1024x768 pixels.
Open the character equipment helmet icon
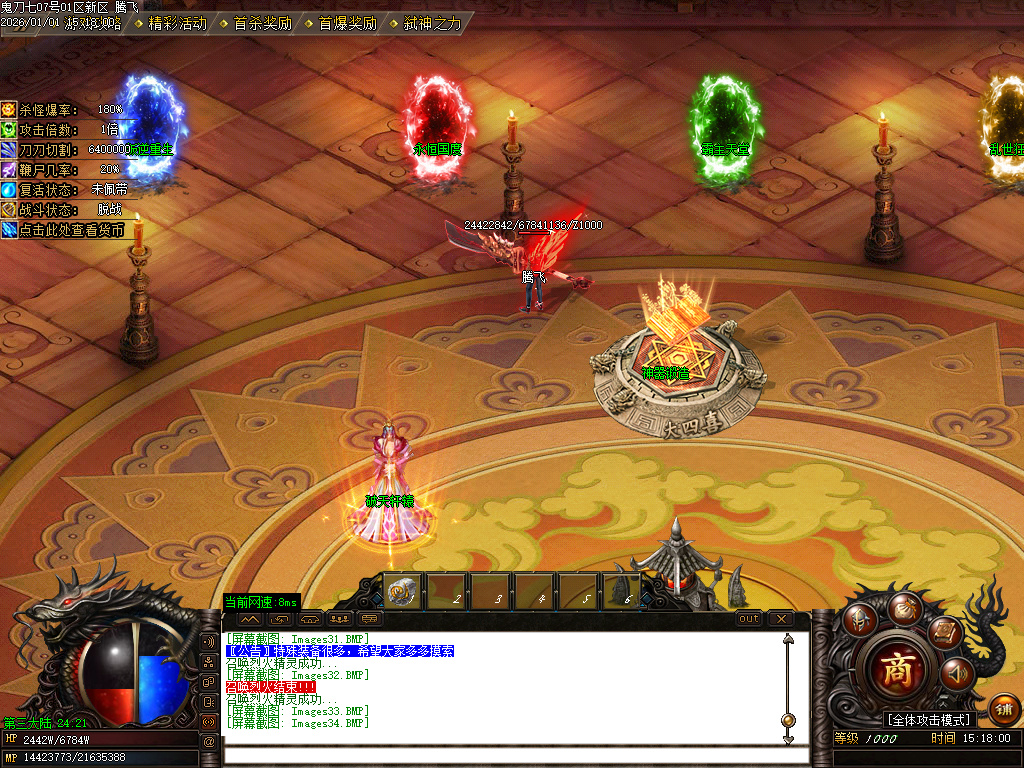click(859, 620)
